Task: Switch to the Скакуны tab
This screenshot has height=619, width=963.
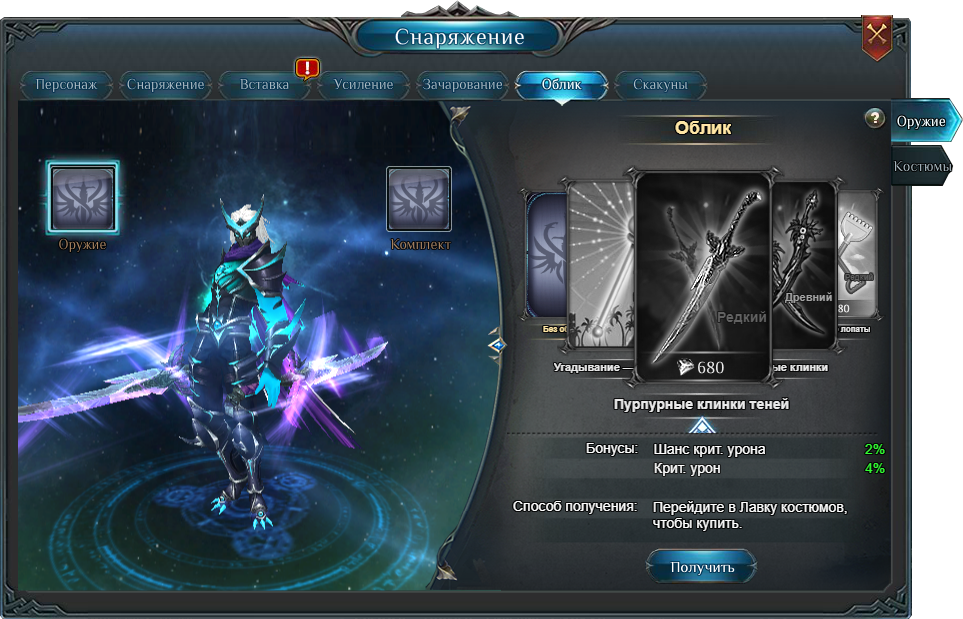Action: pos(660,85)
